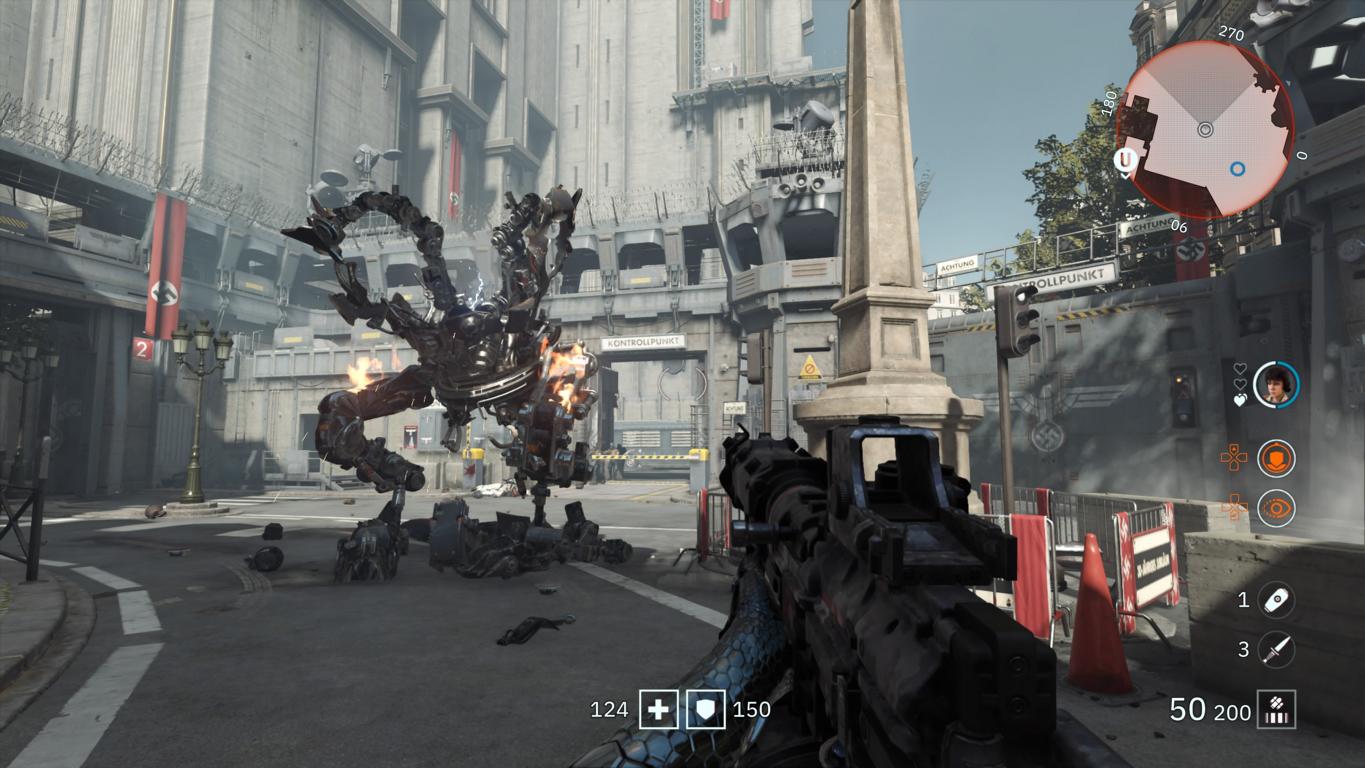Viewport: 1365px width, 768px height.
Task: Select the character portrait icon
Action: (x=1275, y=384)
